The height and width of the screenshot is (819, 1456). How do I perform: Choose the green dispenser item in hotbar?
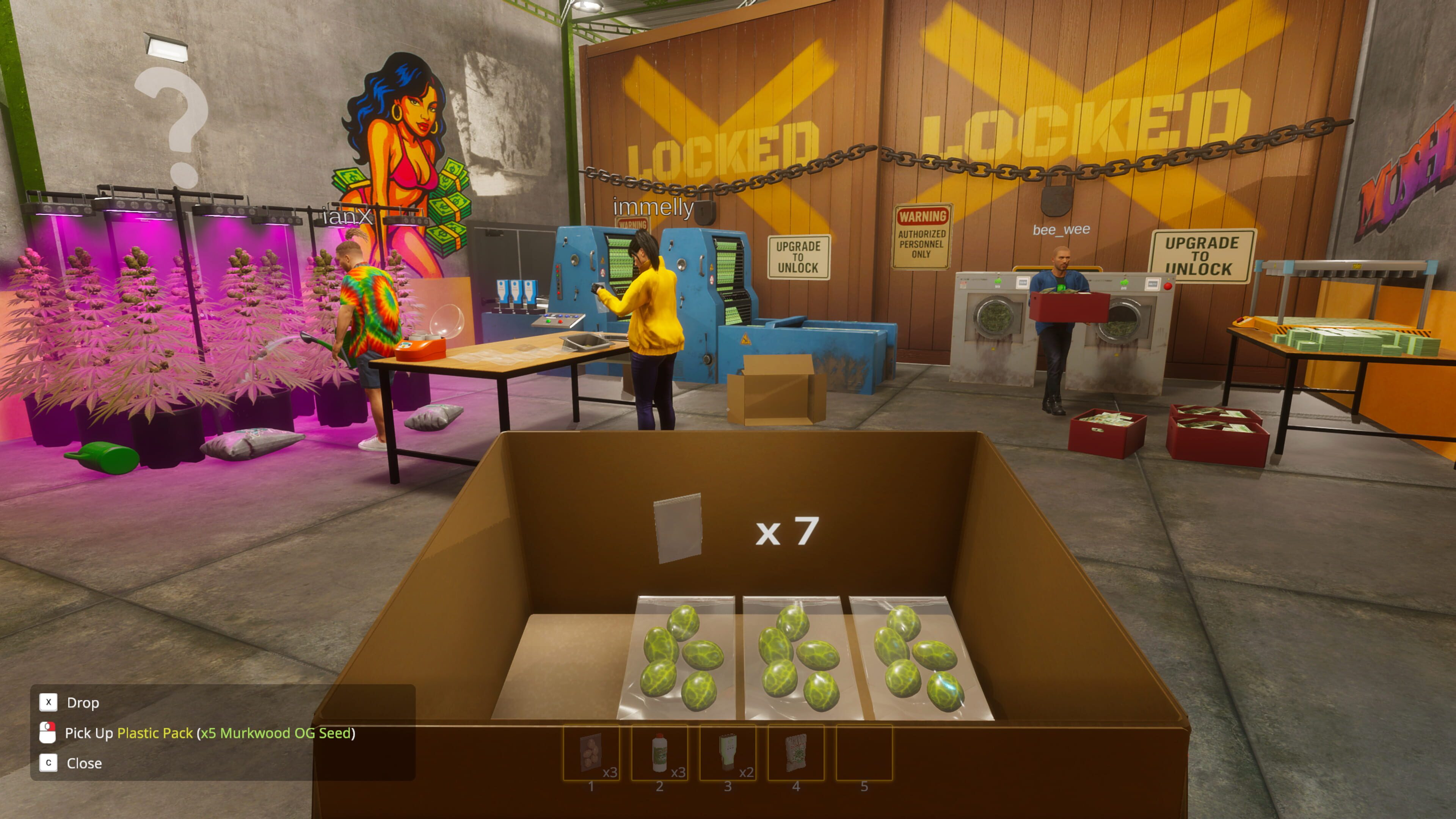coord(728,753)
